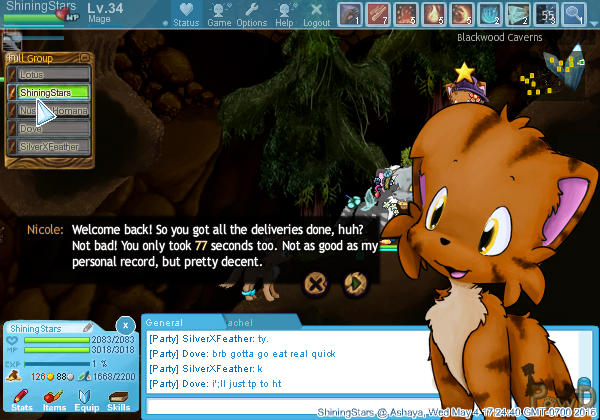Open the Items inventory
The height and width of the screenshot is (420, 600).
53,400
